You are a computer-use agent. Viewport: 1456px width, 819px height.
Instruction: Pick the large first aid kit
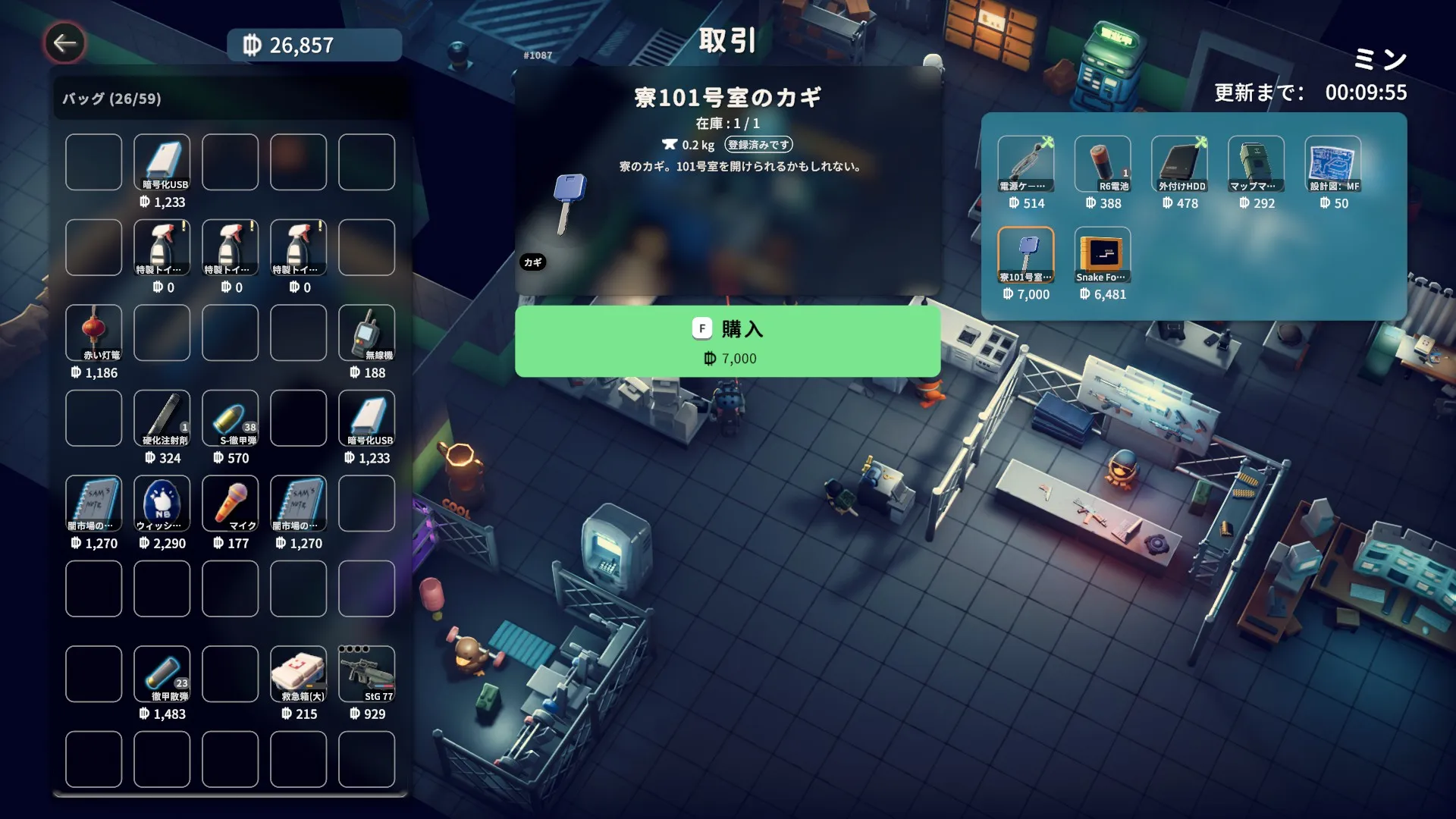pyautogui.click(x=299, y=674)
